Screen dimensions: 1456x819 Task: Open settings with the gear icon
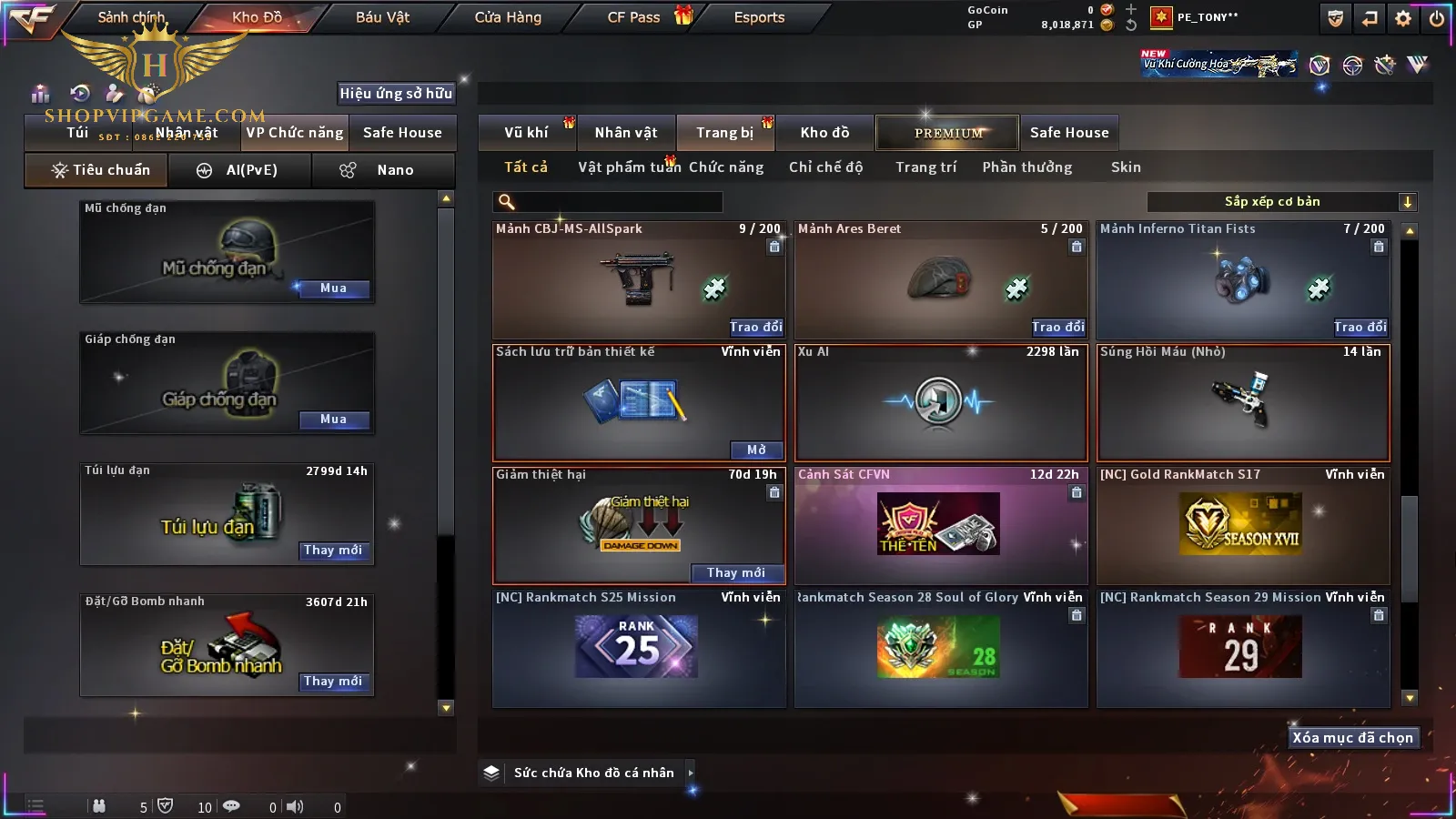pyautogui.click(x=1403, y=18)
